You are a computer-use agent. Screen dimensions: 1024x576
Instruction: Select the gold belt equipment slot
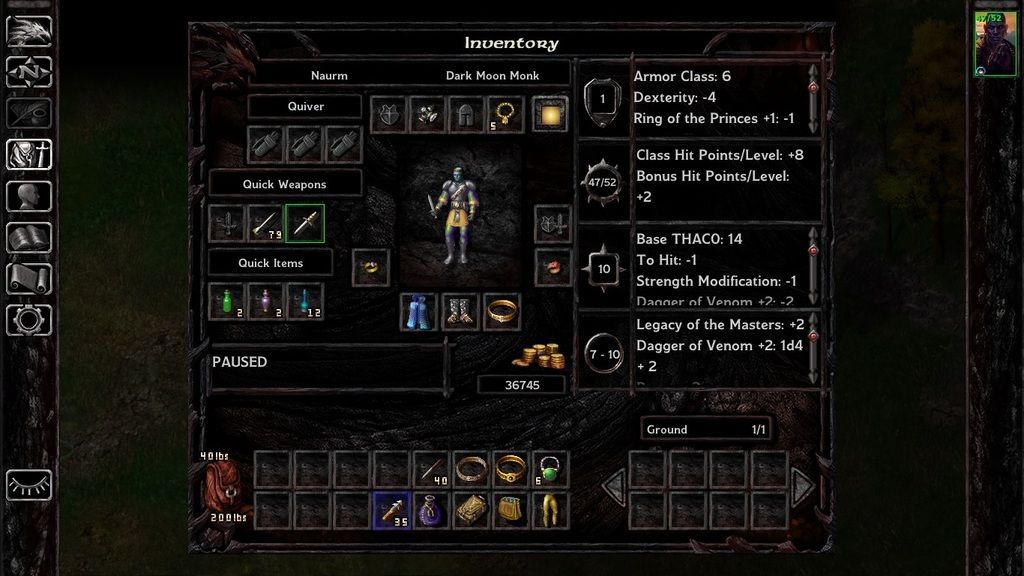tap(502, 312)
